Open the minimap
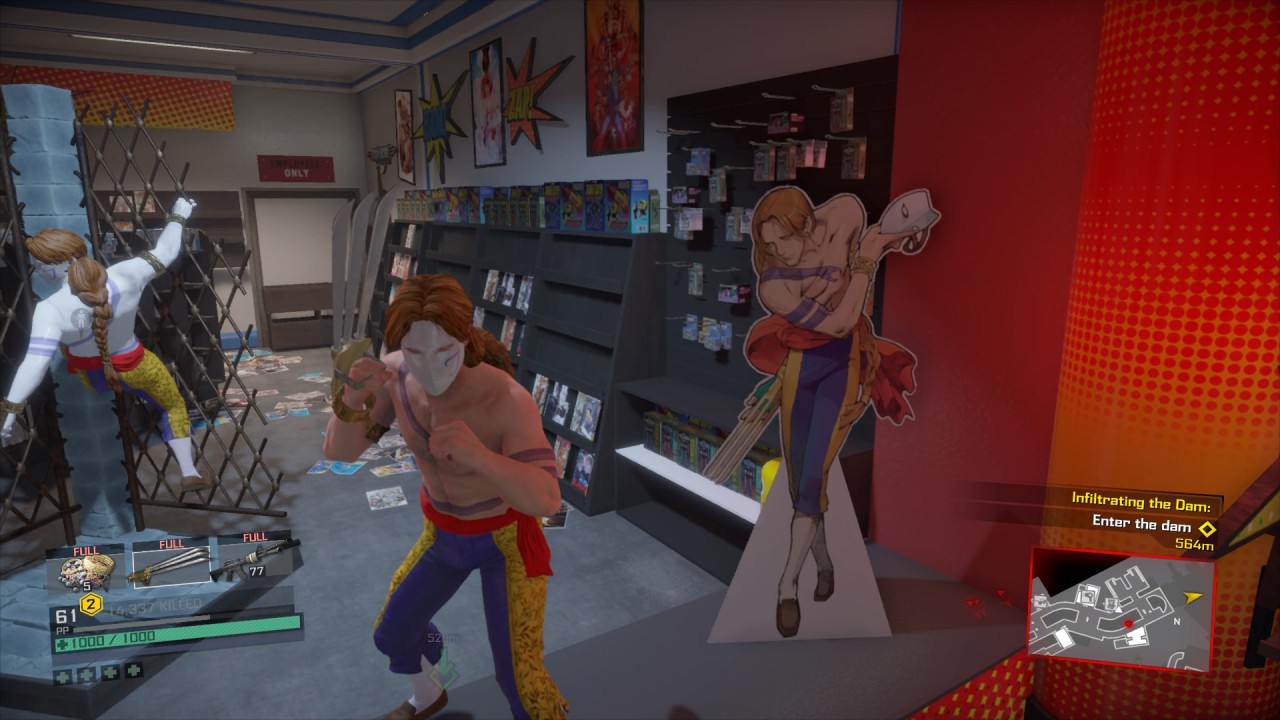The width and height of the screenshot is (1280, 720). pyautogui.click(x=1120, y=610)
